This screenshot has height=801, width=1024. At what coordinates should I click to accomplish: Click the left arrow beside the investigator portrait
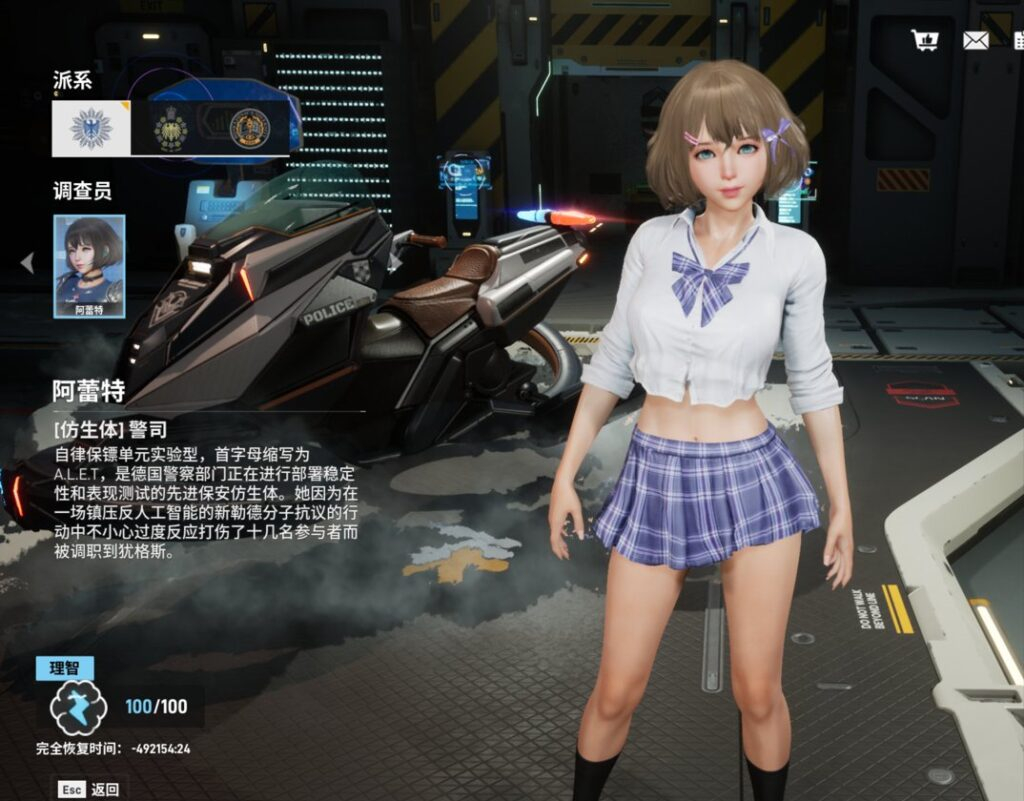27,263
